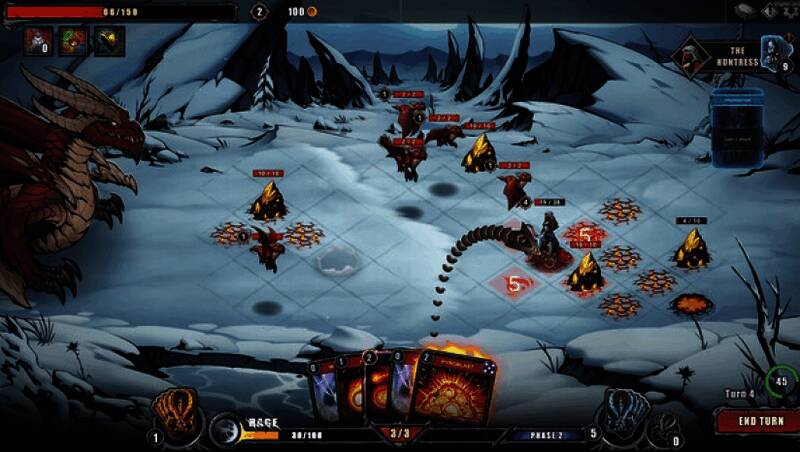Target the red tile marked 5
This screenshot has width=800, height=452.
point(514,284)
